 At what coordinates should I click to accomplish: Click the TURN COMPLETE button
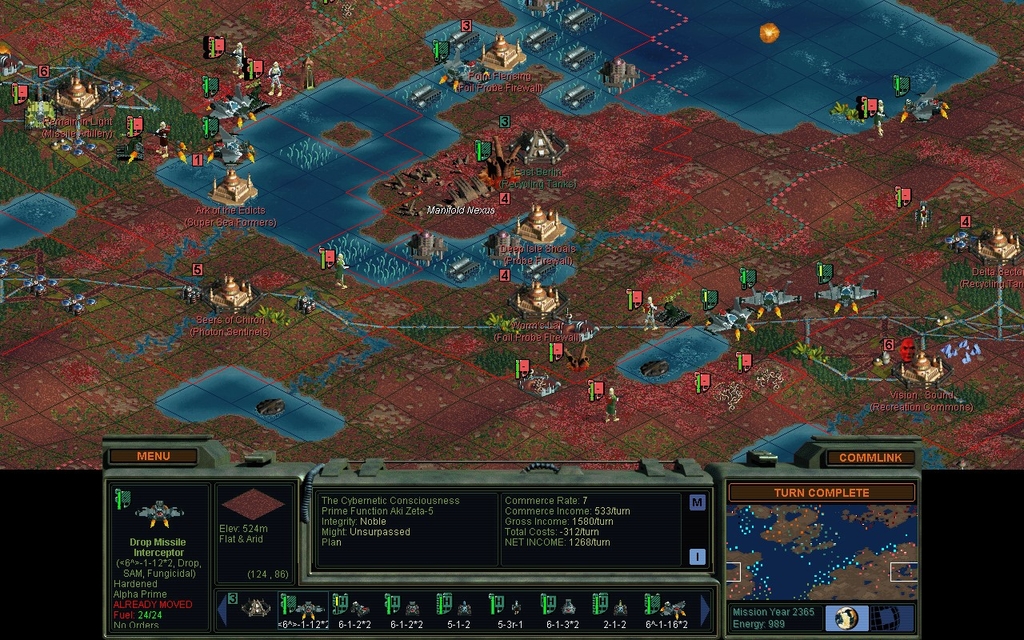click(821, 493)
